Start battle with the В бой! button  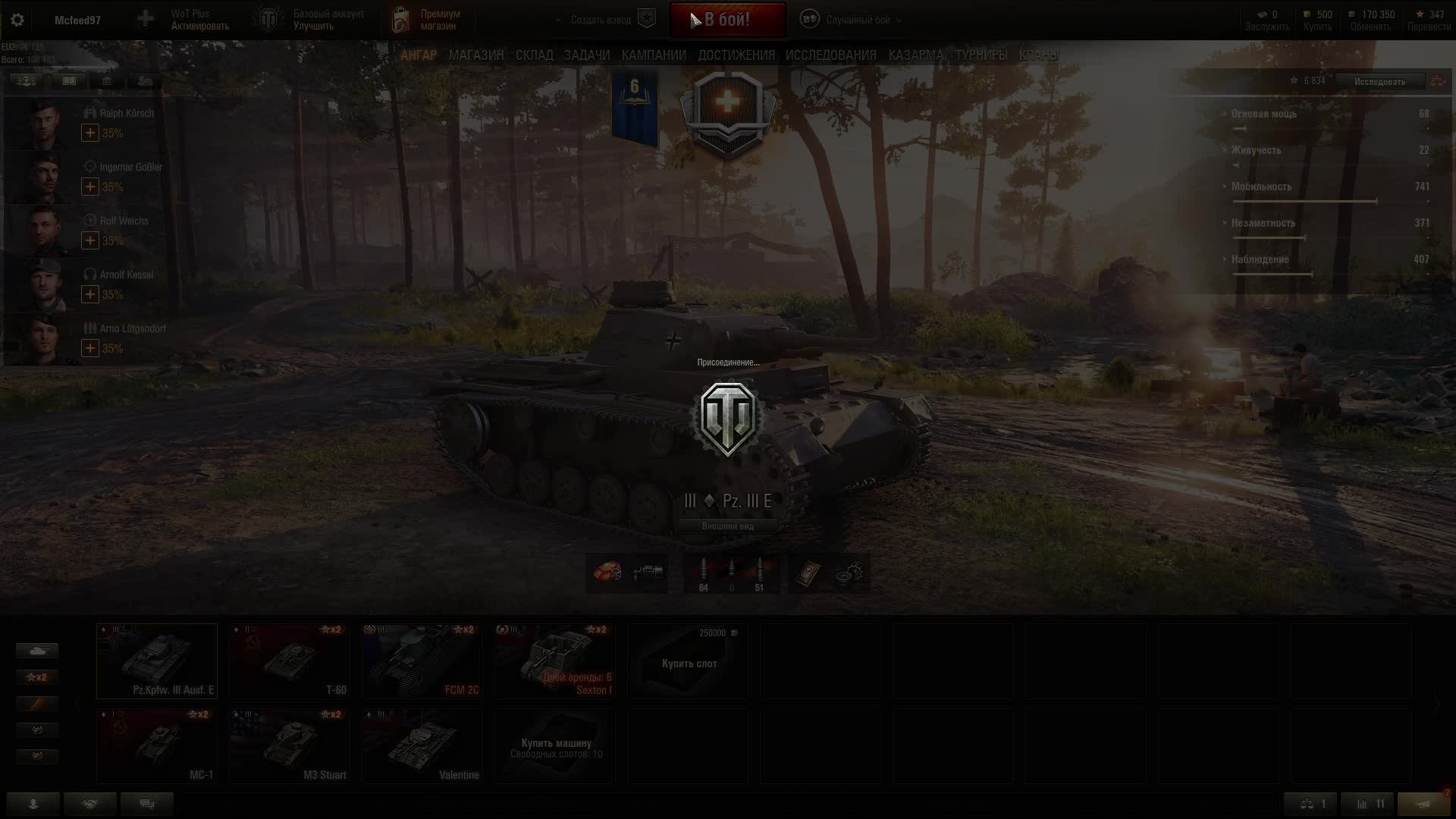[x=727, y=20]
